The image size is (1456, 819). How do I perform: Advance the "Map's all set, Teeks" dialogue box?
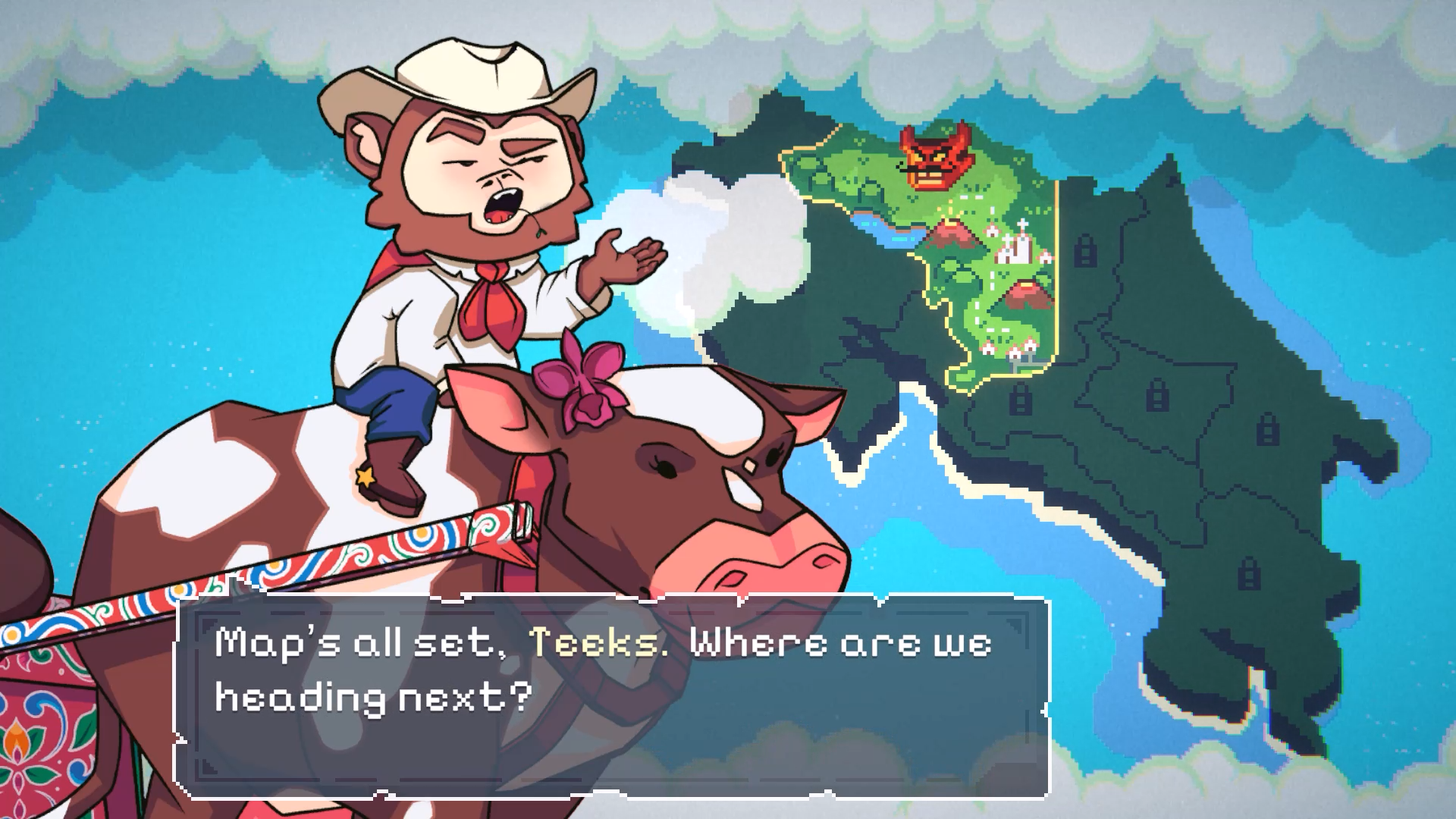(613, 697)
